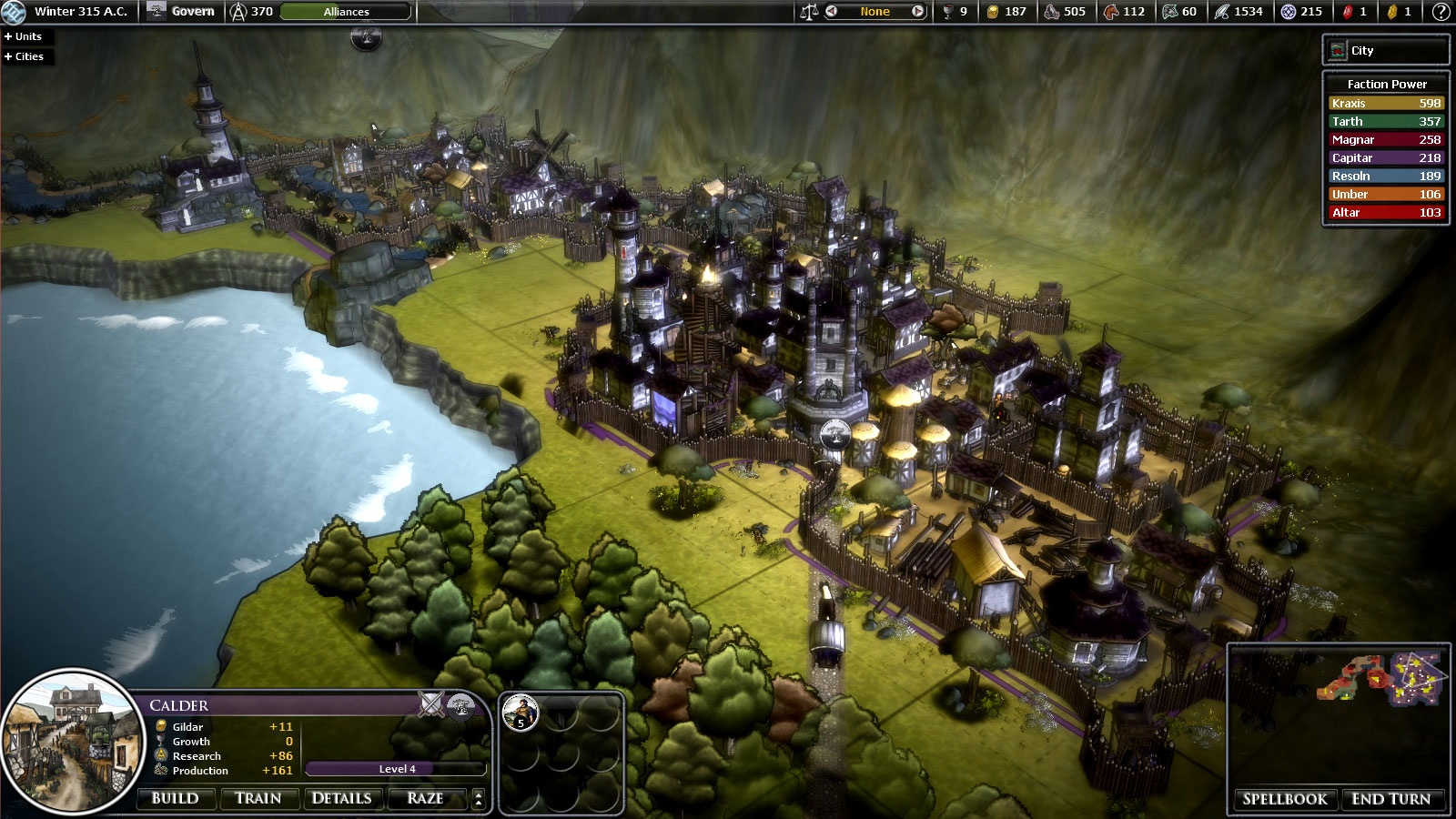Open the Build menu for Calder

(175, 798)
